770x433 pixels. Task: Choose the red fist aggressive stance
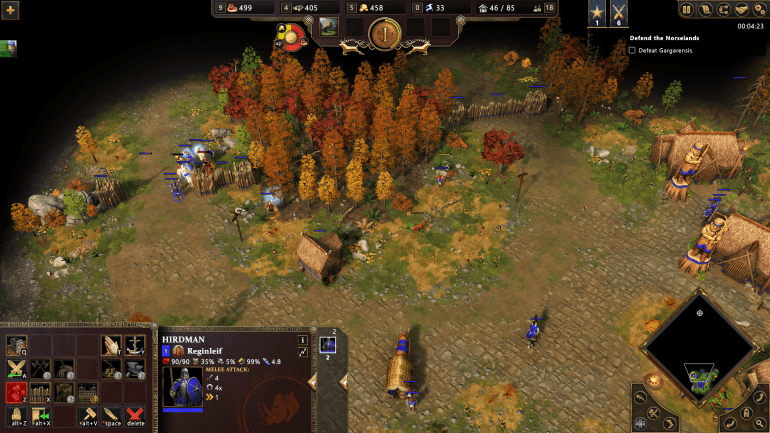tap(17, 392)
